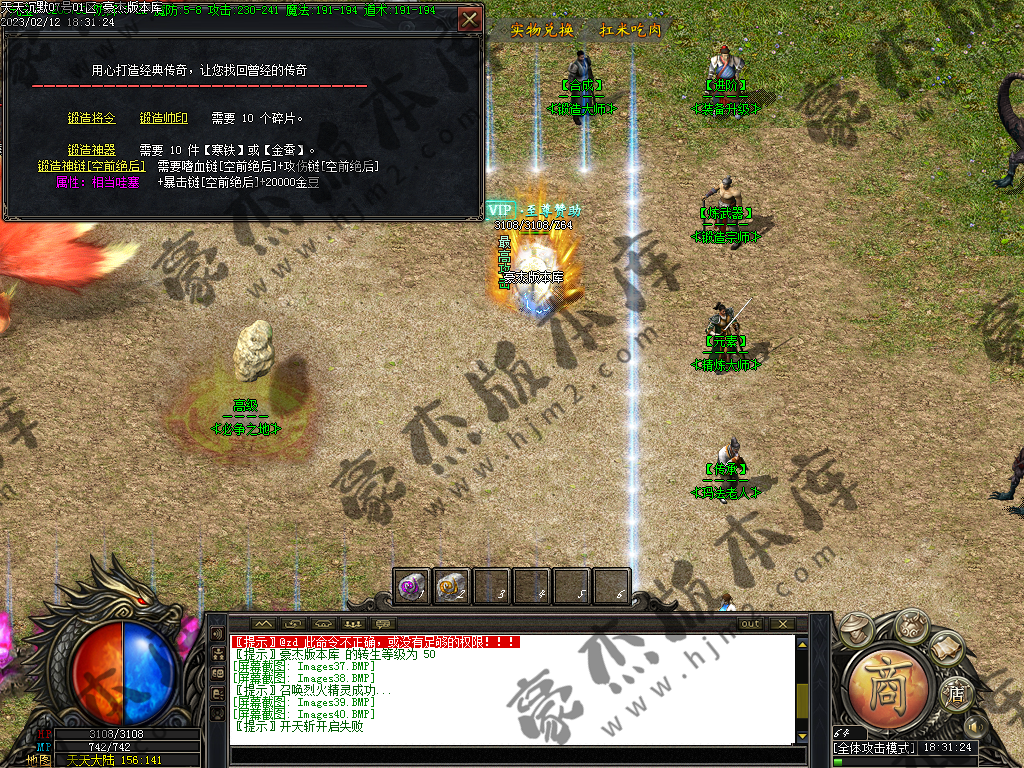
Task: Select the 锻造帅印 link
Action: tap(163, 118)
